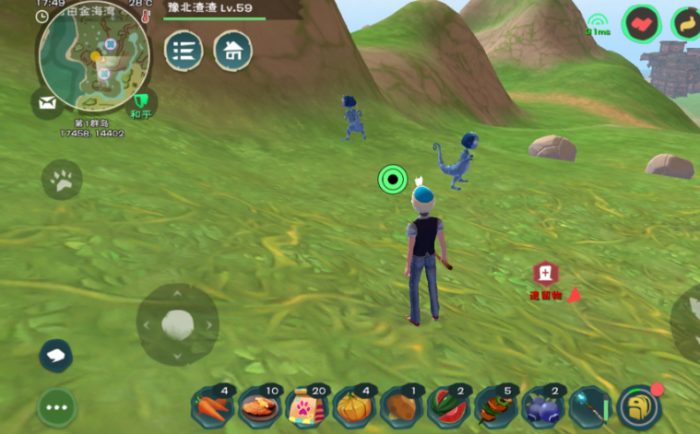Use the roasted chicken leg slot
The height and width of the screenshot is (434, 700).
tap(401, 407)
